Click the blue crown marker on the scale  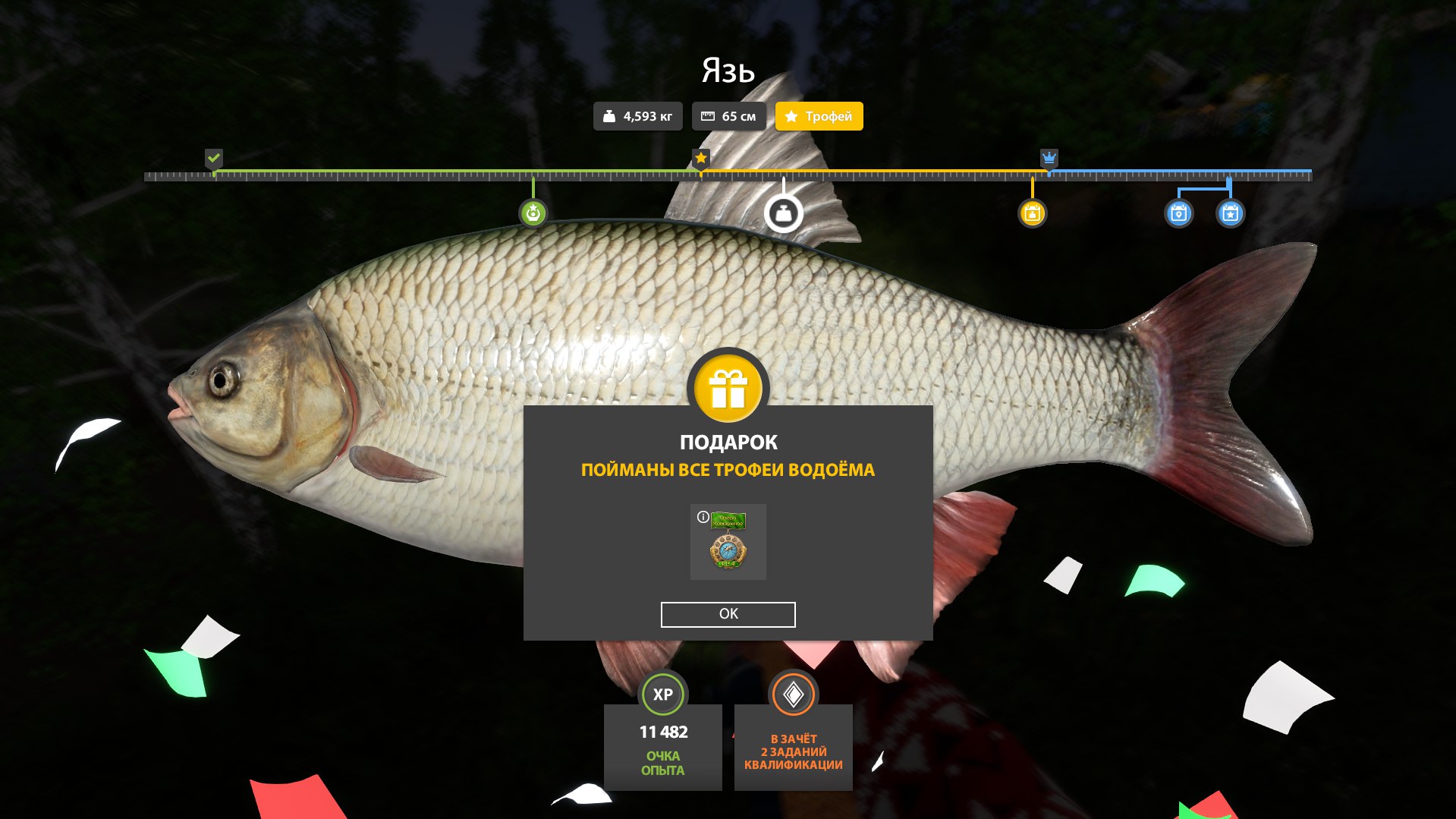[x=1049, y=158]
